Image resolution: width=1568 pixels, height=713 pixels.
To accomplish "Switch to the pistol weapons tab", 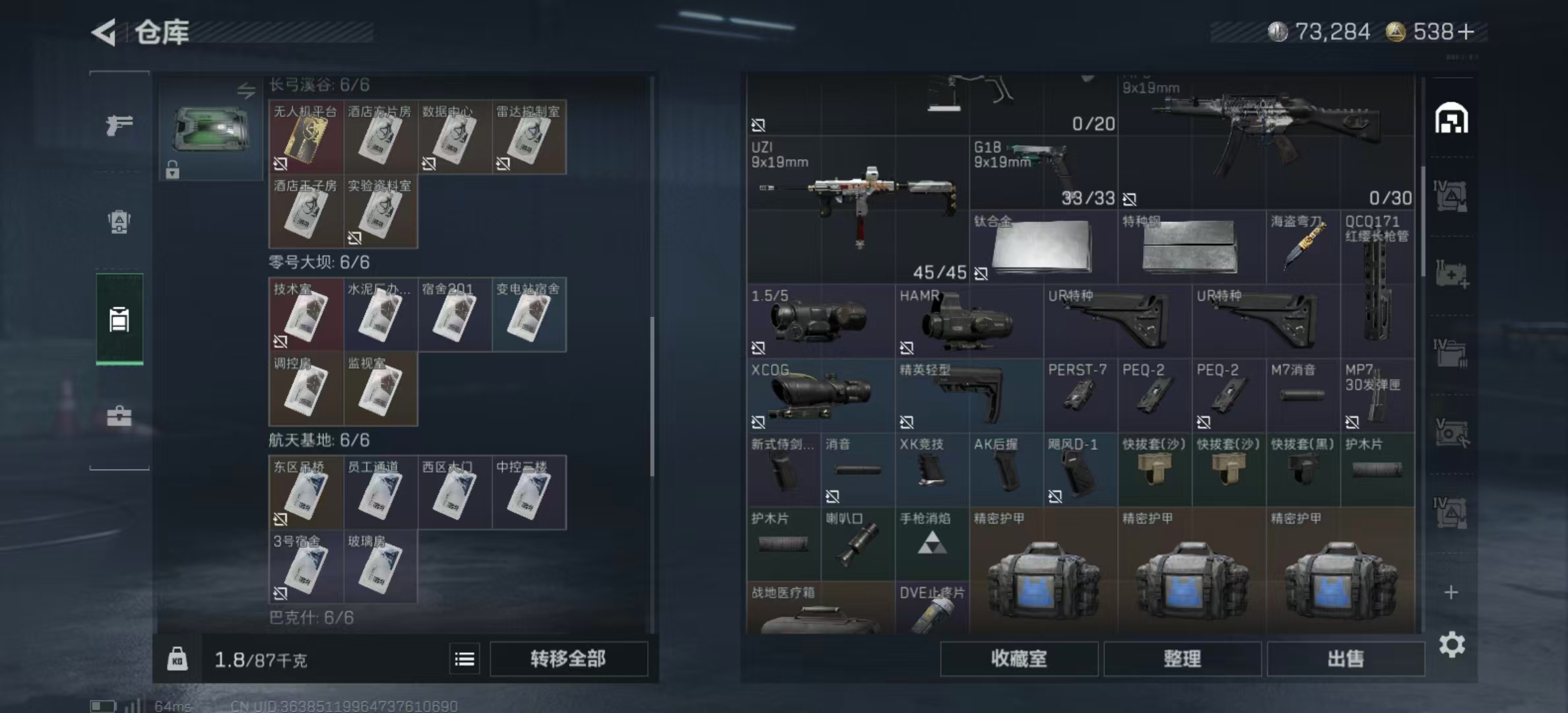I will click(119, 124).
